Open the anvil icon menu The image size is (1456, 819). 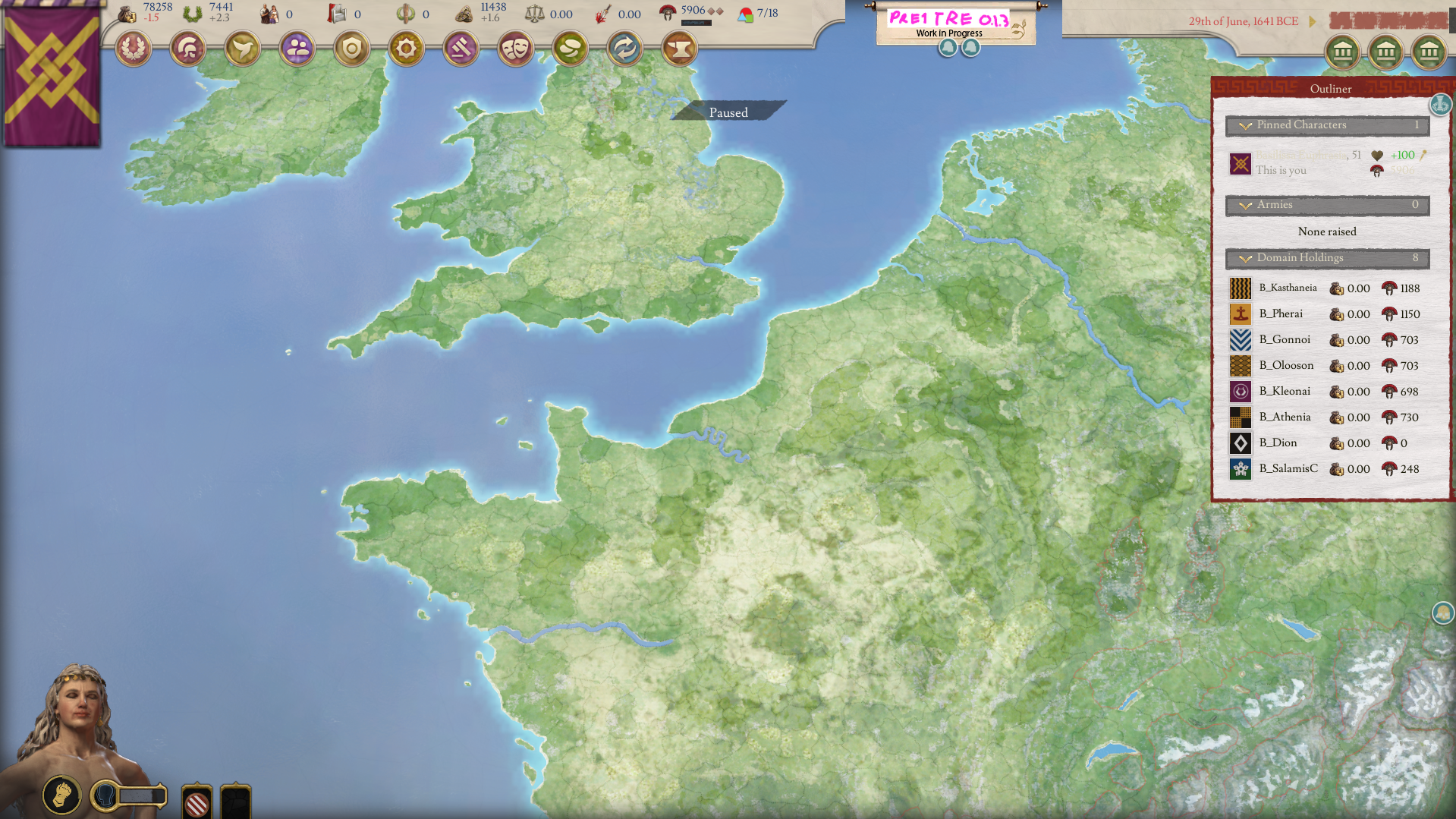[680, 49]
